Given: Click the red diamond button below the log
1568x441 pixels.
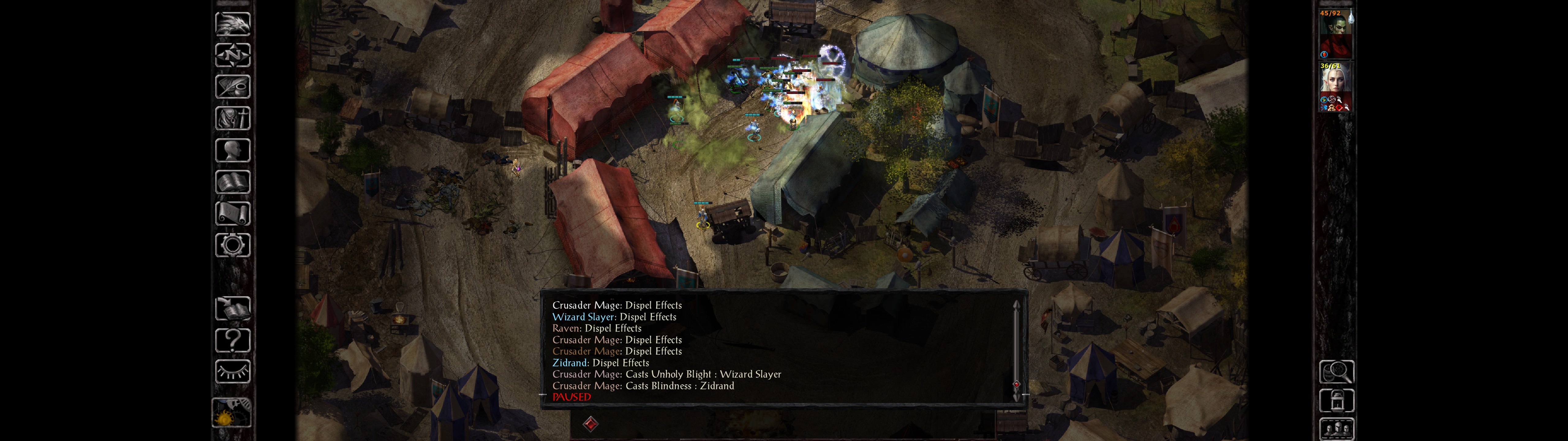Looking at the screenshot, I should [x=590, y=423].
